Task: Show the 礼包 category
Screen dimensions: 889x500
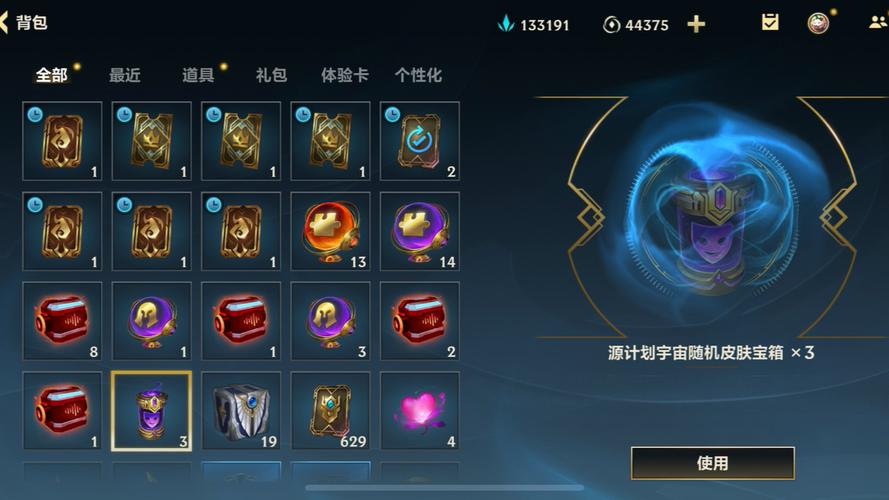Action: click(270, 75)
